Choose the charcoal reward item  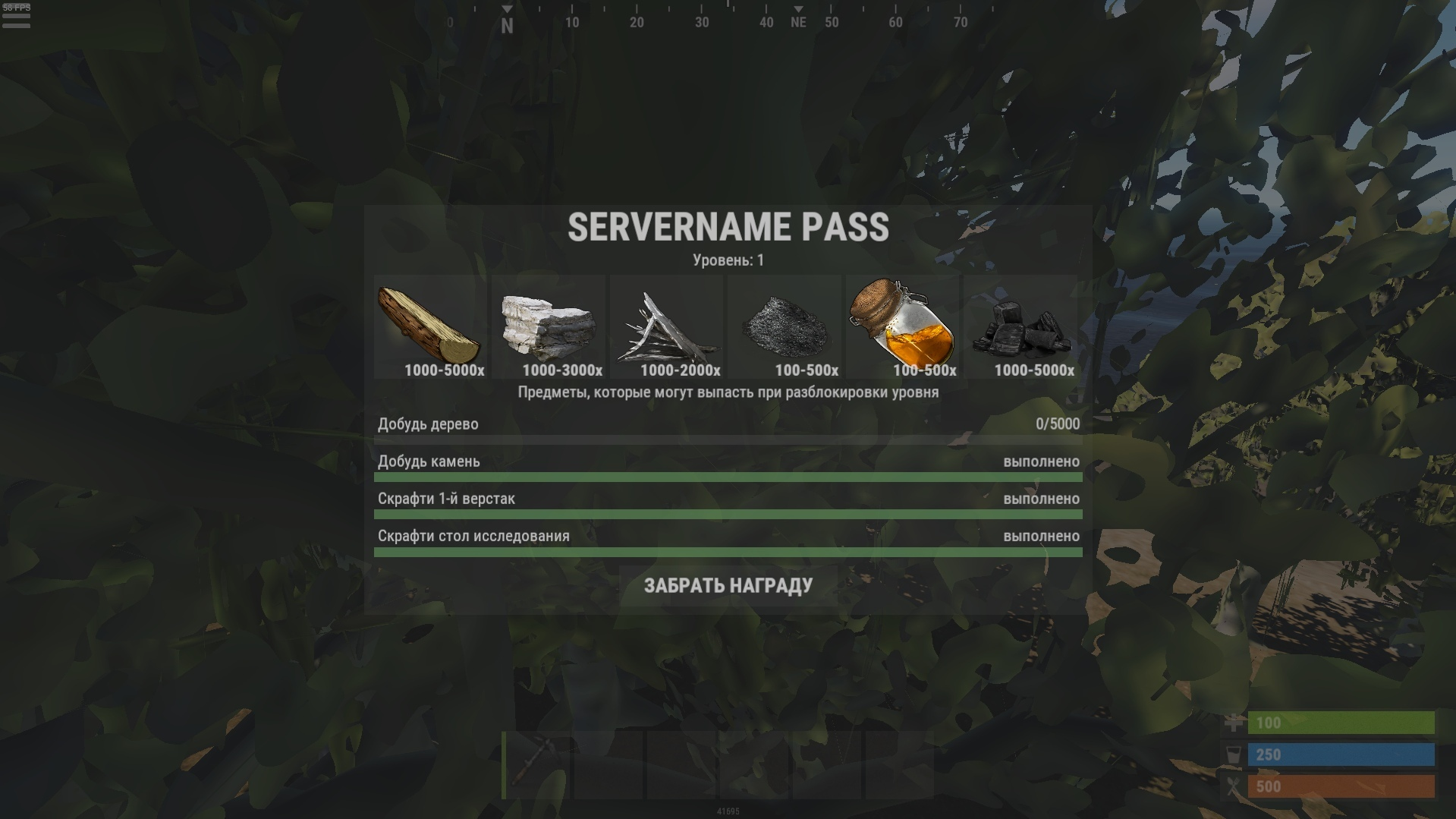[1020, 327]
